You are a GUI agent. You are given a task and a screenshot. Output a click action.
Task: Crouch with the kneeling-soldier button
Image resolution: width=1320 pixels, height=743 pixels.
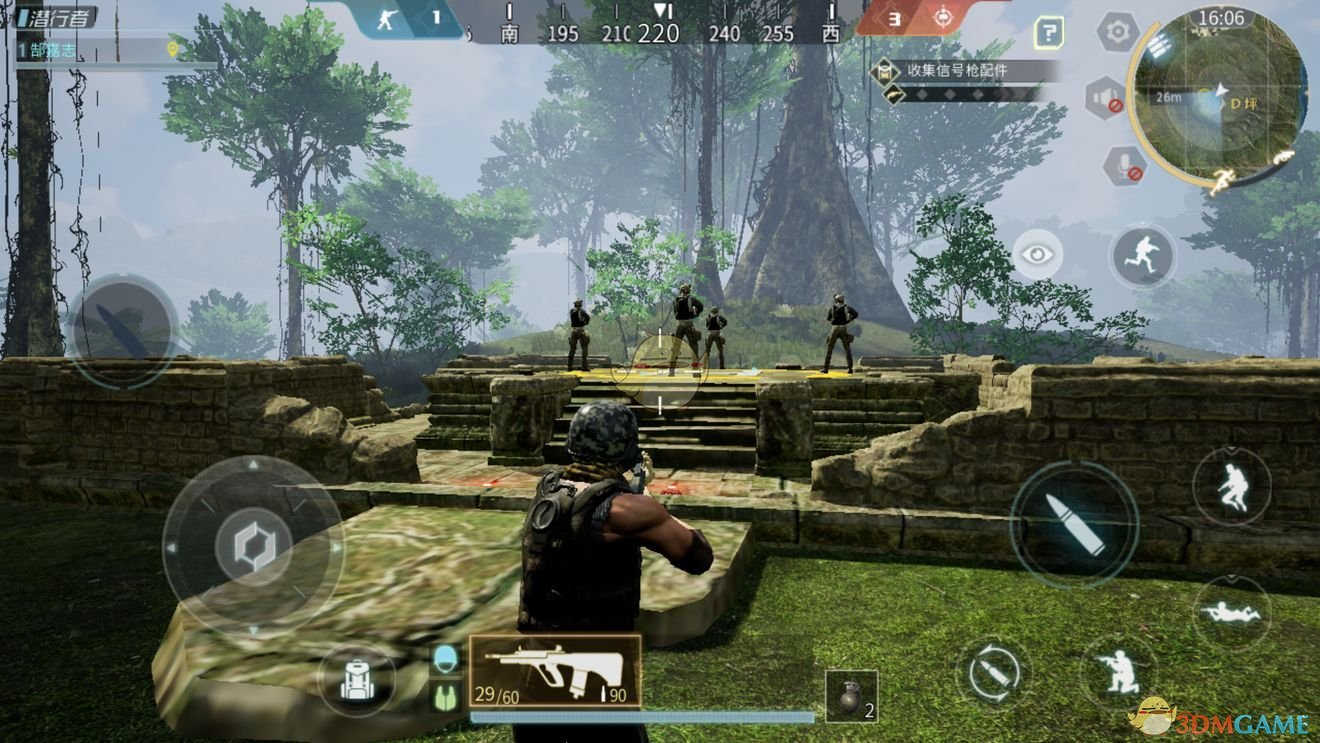(1117, 671)
